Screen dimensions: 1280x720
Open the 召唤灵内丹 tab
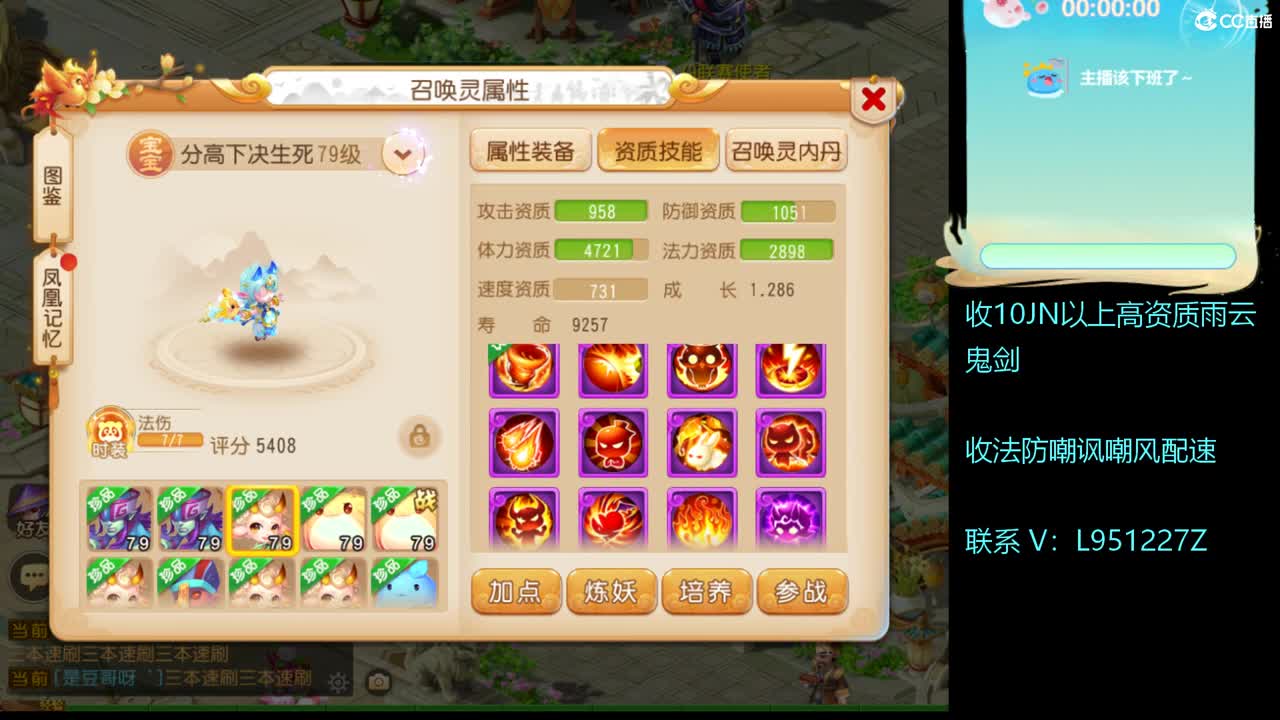point(786,151)
